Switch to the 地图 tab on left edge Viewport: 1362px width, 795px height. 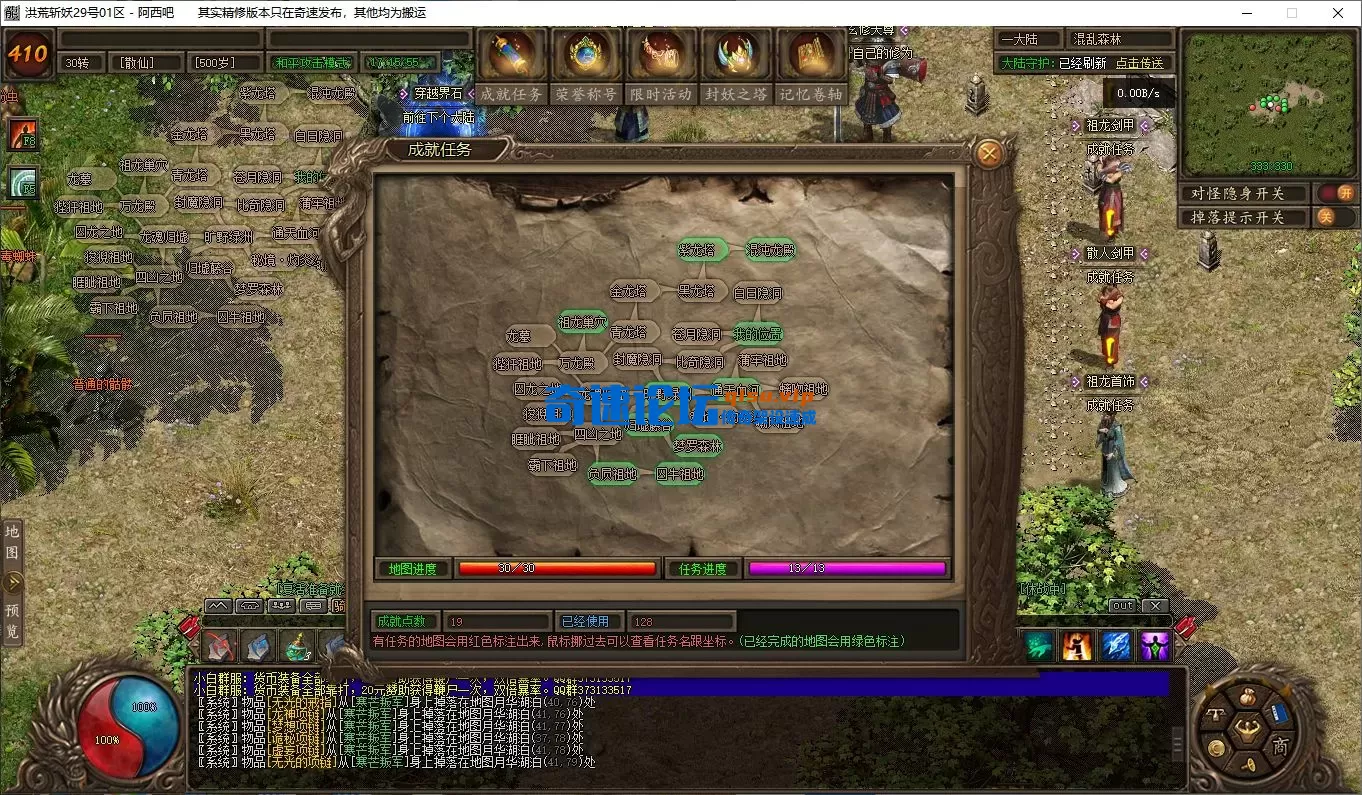pyautogui.click(x=12, y=545)
